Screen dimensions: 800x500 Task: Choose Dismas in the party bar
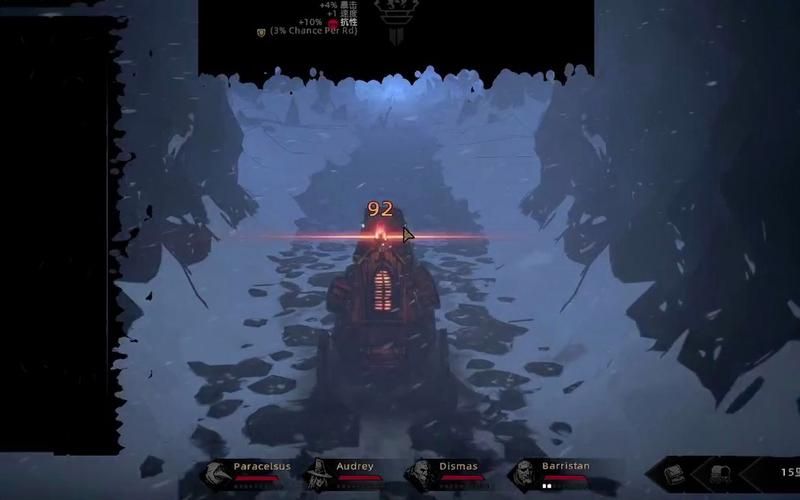(422, 472)
